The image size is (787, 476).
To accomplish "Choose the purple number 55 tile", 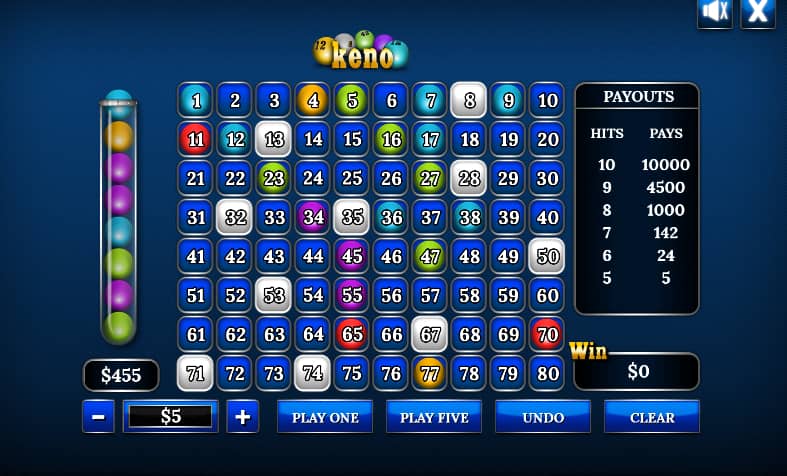I will [x=352, y=295].
